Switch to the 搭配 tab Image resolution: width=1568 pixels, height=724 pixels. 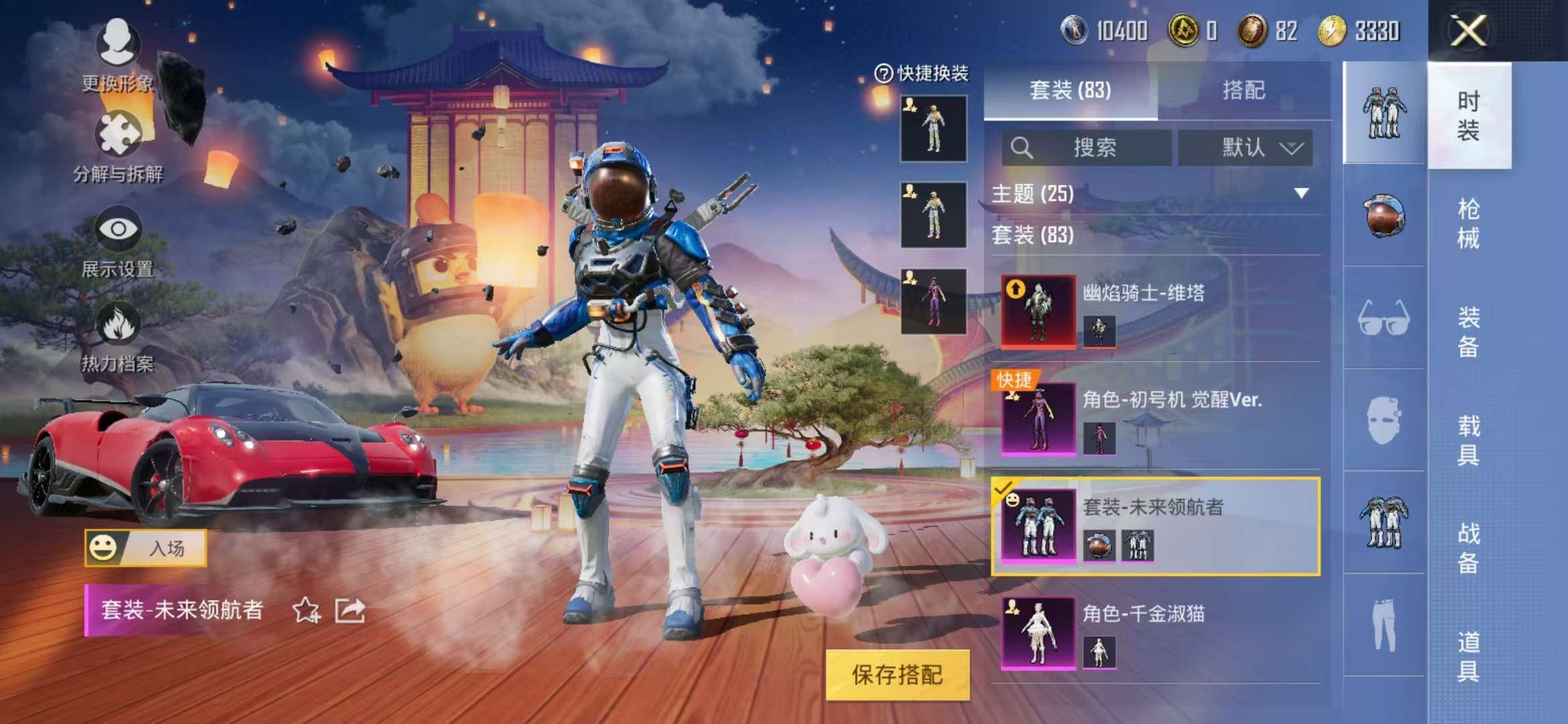[1244, 91]
